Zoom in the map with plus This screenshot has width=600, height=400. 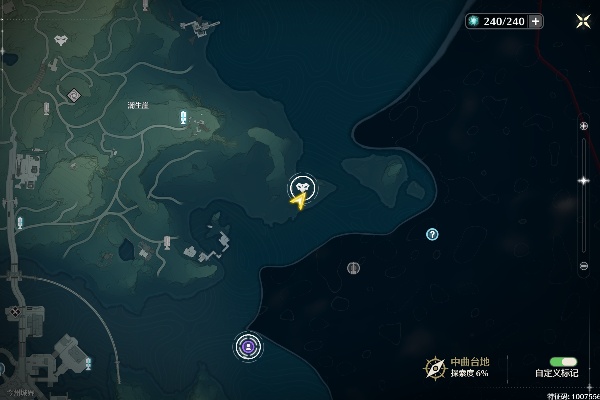point(584,127)
